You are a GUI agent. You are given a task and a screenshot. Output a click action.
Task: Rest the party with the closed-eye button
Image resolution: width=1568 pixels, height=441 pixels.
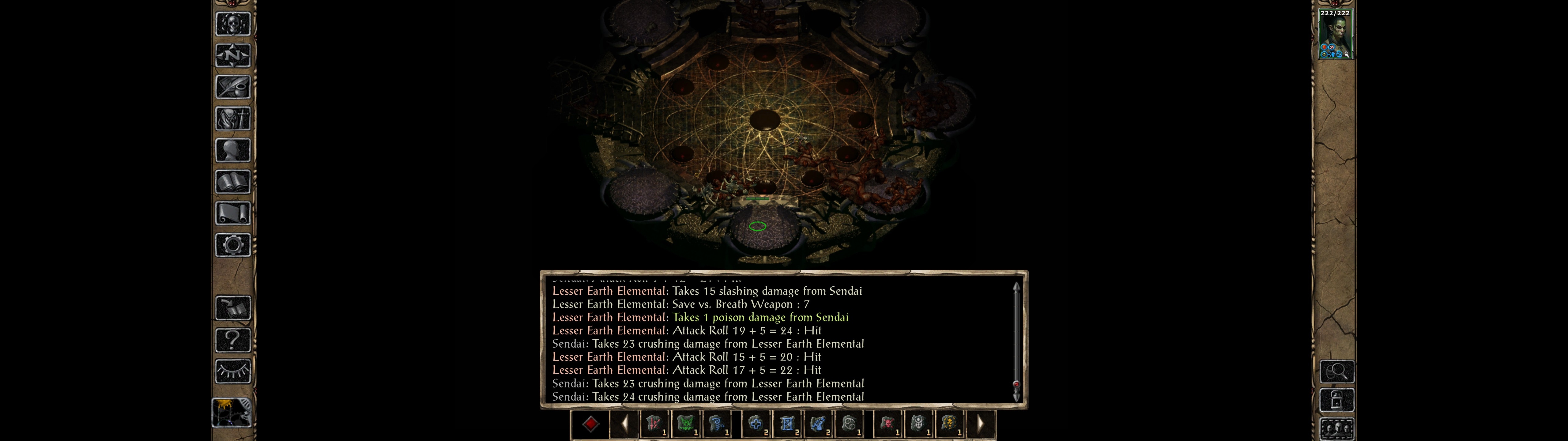(232, 371)
